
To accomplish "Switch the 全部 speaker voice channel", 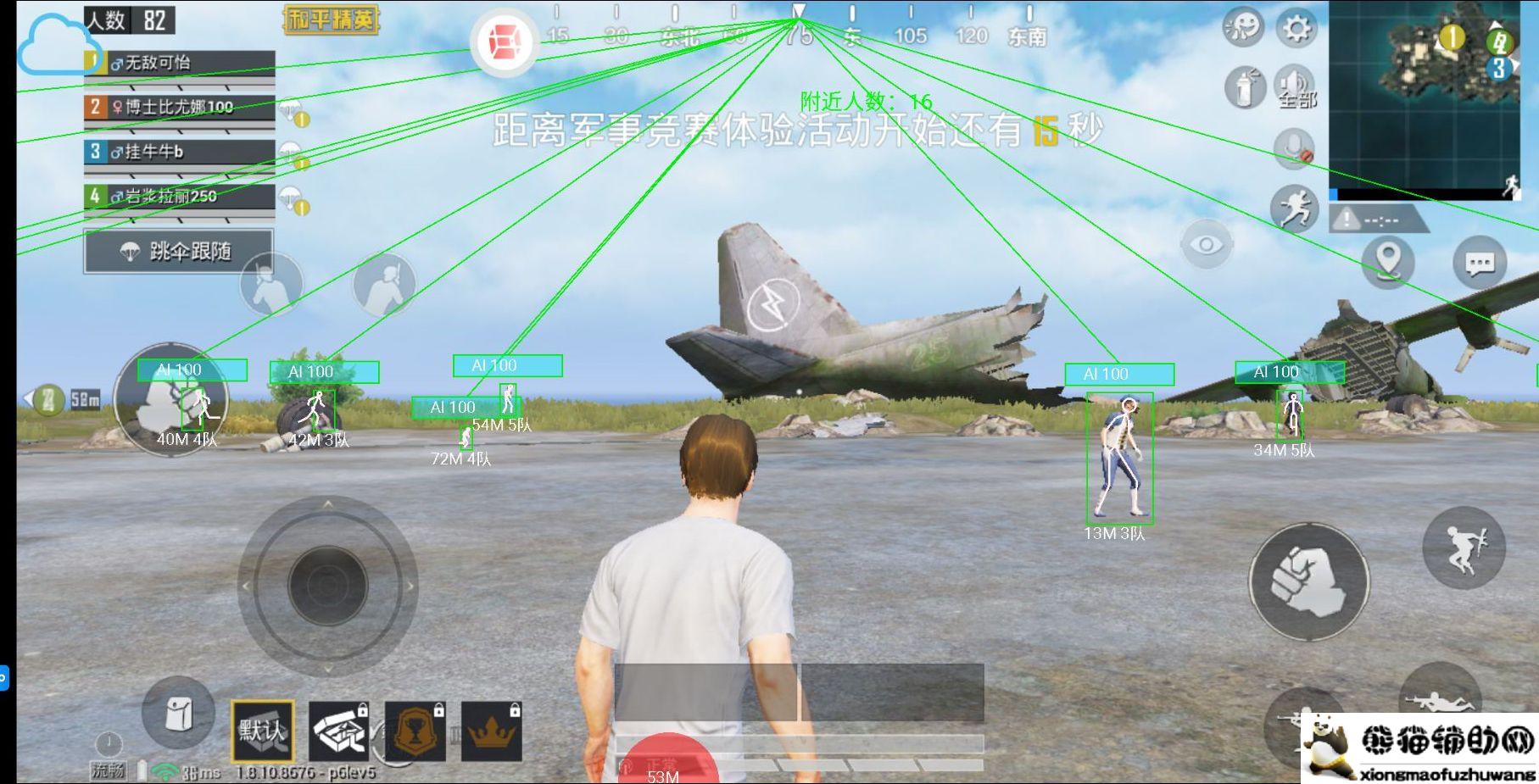I will 1294,87.
